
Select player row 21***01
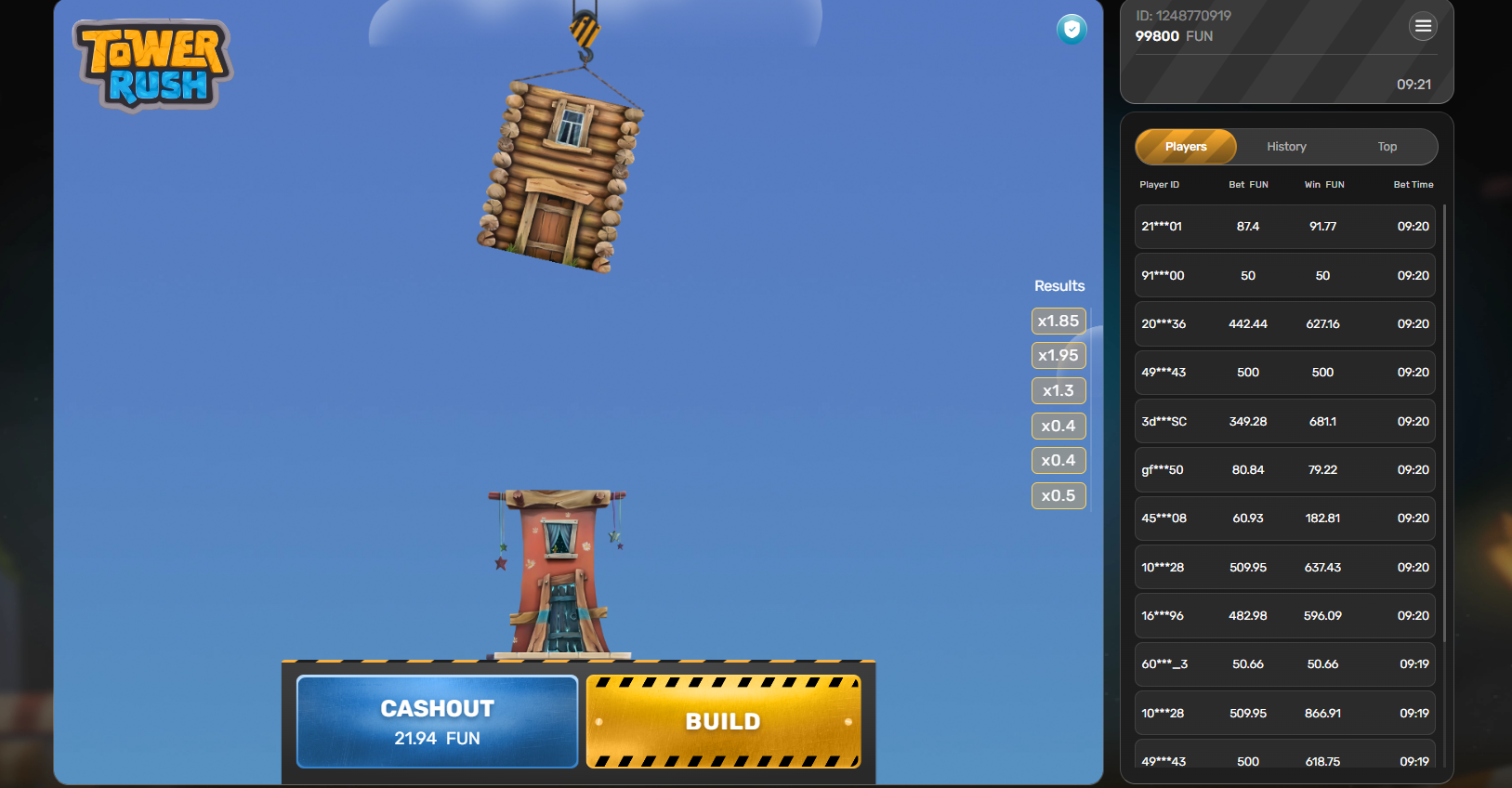pyautogui.click(x=1285, y=226)
